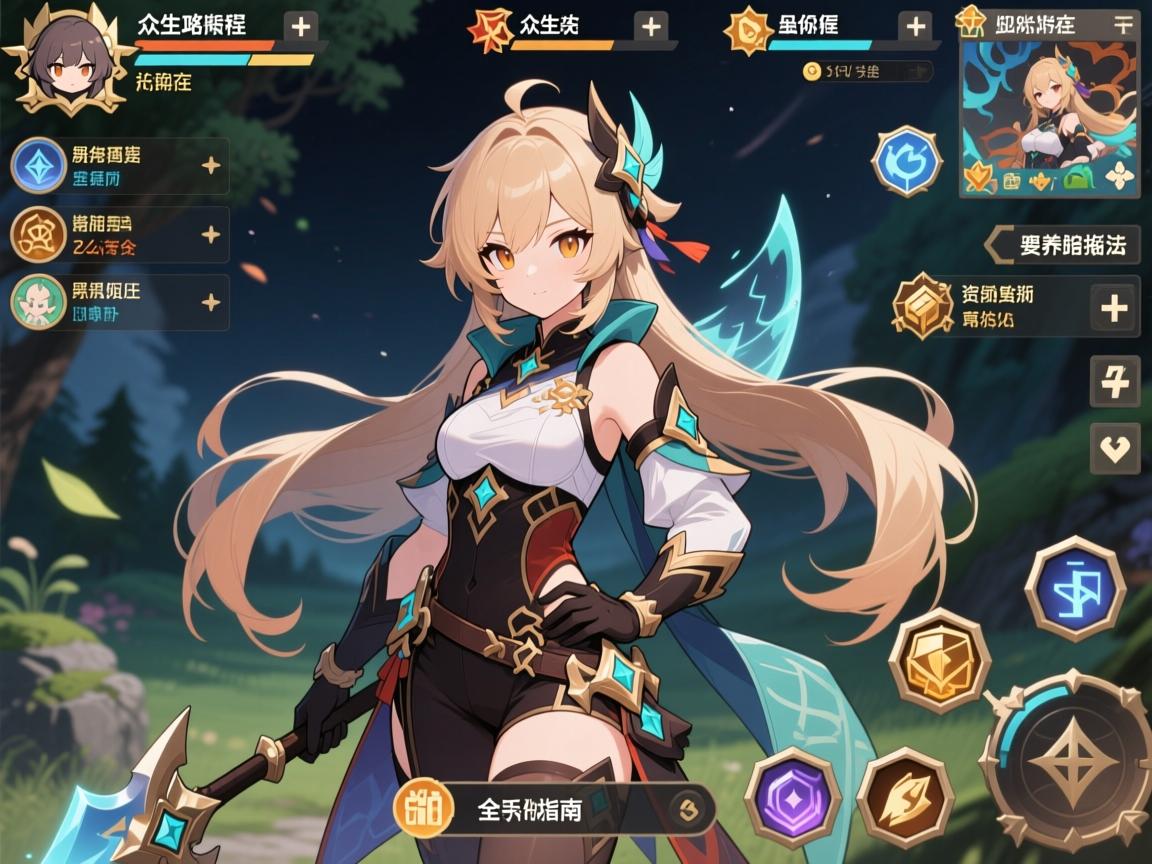Image resolution: width=1152 pixels, height=864 pixels.
Task: Click the arrow-shaped guide label button
Action: coord(1062,244)
